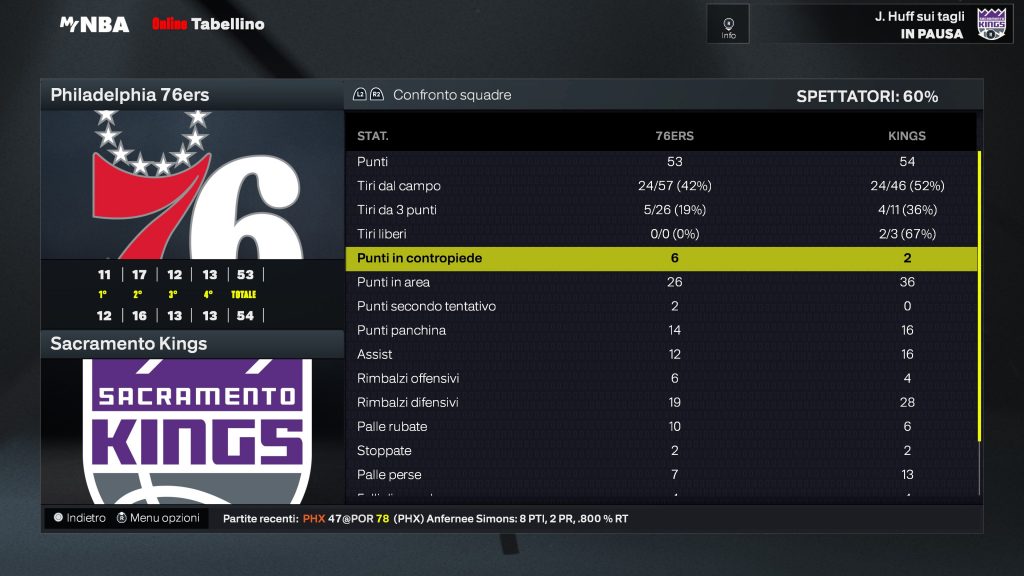Go back with the Indietro option

[x=79, y=518]
